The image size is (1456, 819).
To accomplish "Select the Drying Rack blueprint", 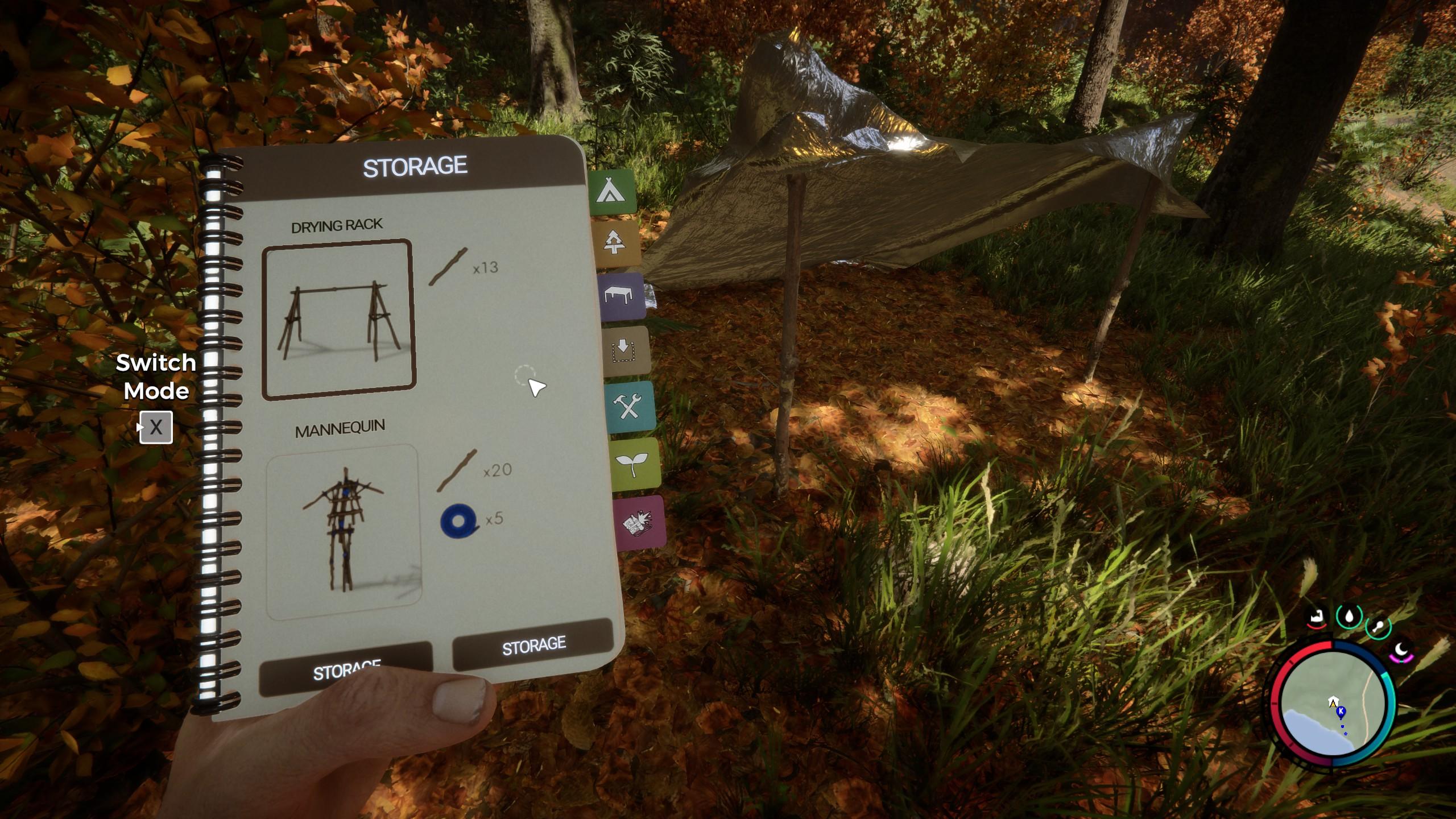I will click(339, 320).
